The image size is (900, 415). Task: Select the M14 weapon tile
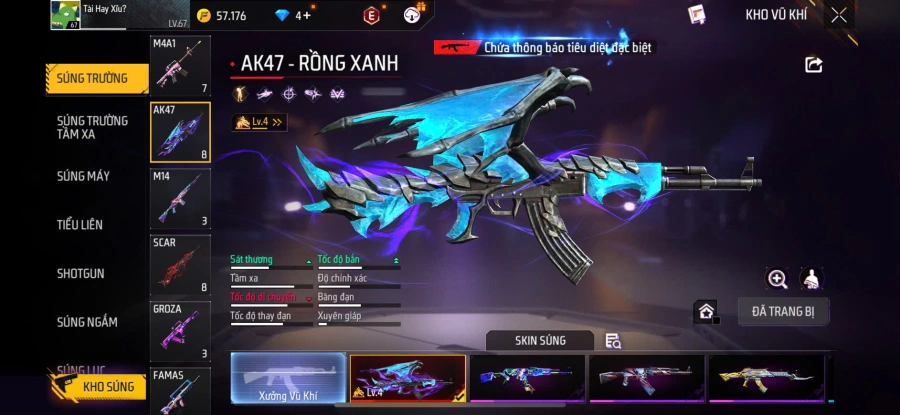(180, 197)
